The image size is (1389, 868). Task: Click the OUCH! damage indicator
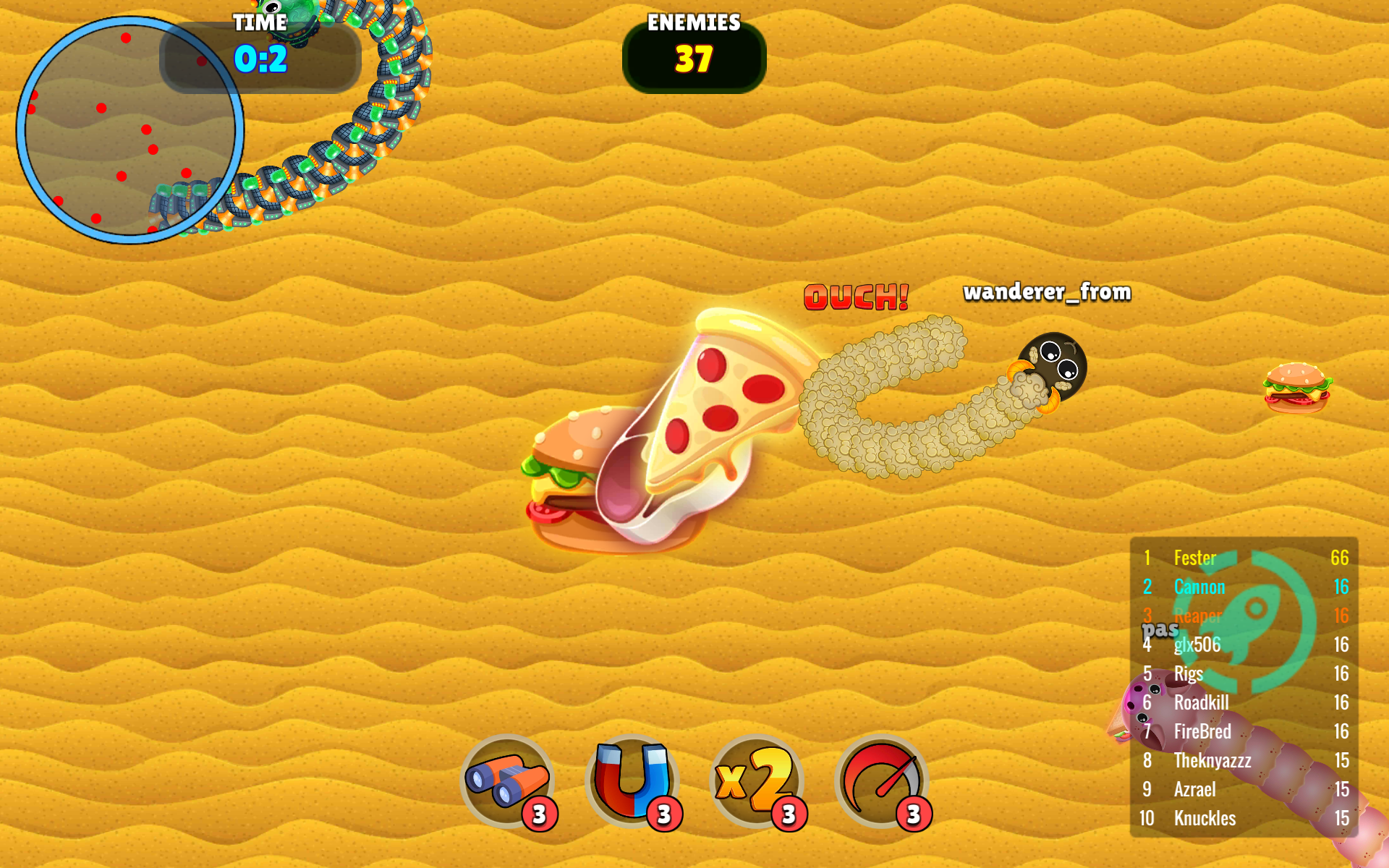click(x=856, y=297)
